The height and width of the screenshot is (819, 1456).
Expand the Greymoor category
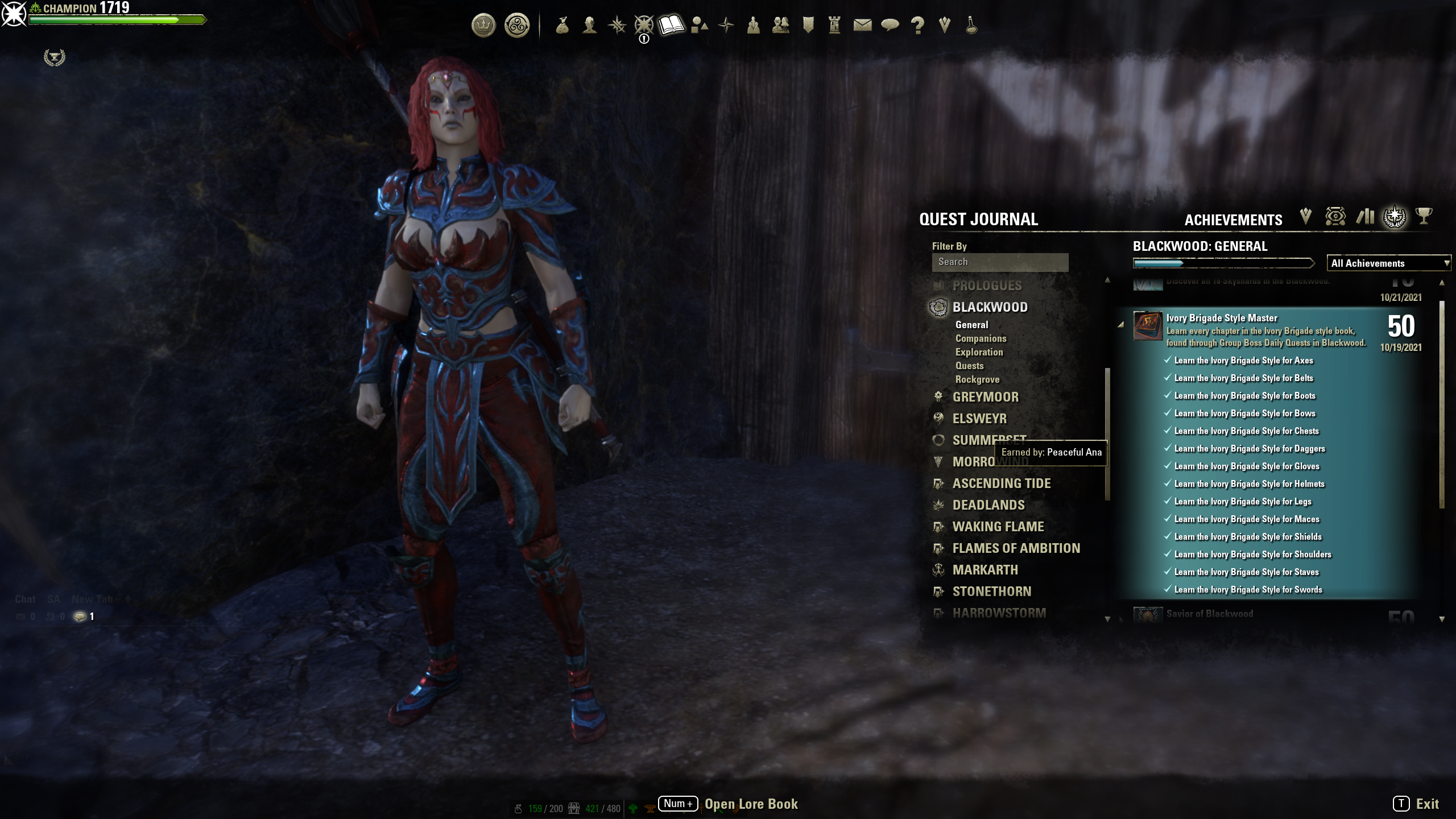(x=985, y=397)
